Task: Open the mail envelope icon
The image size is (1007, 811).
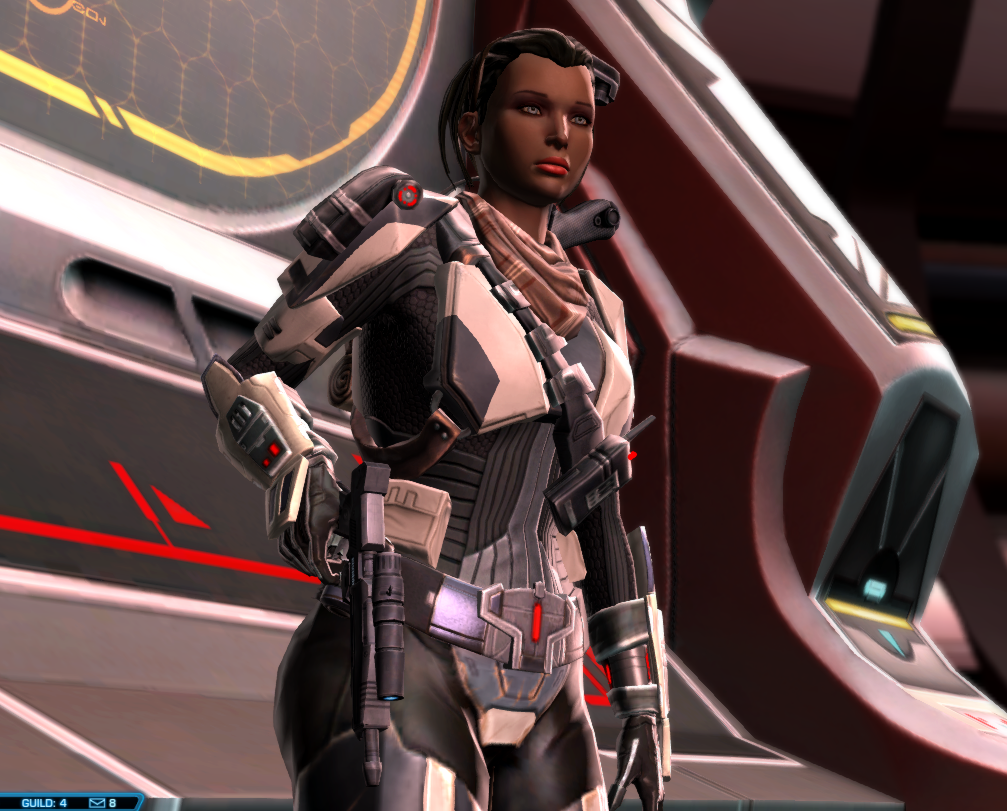Action: pyautogui.click(x=97, y=803)
